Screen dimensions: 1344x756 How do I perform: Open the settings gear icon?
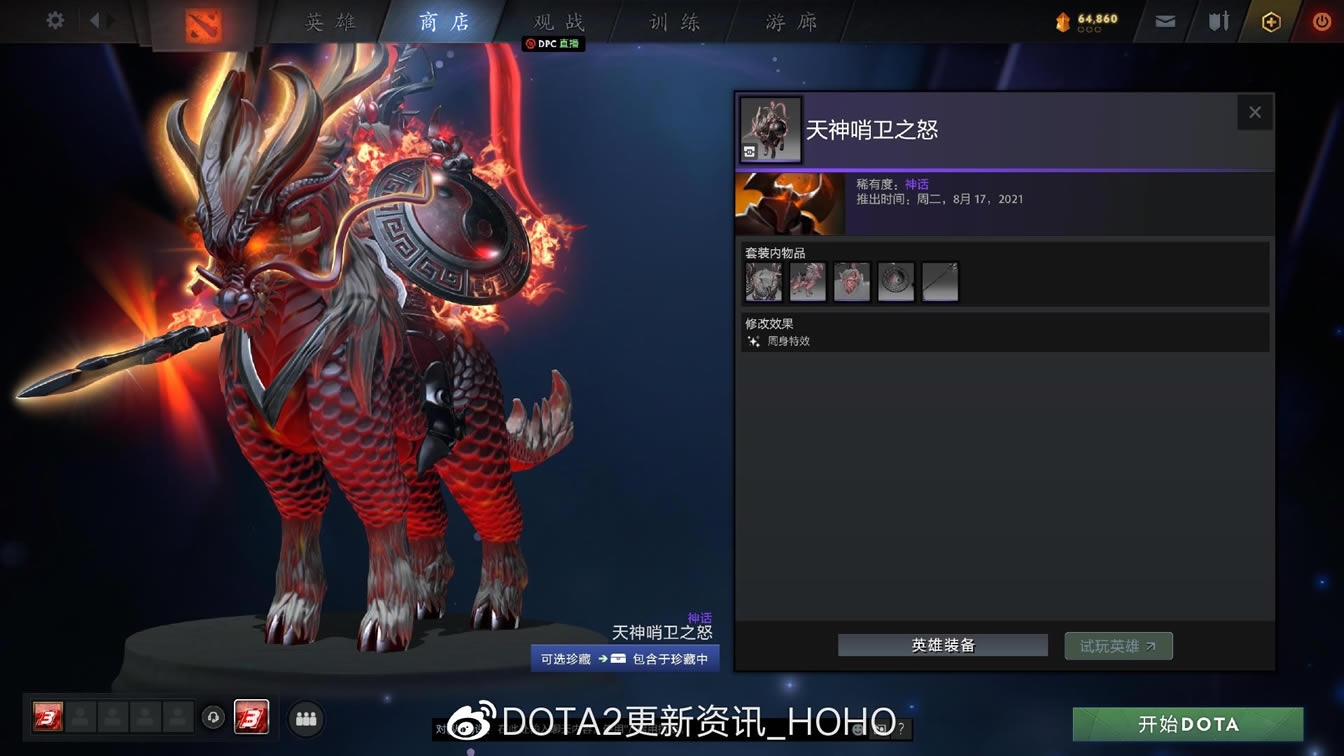[53, 19]
